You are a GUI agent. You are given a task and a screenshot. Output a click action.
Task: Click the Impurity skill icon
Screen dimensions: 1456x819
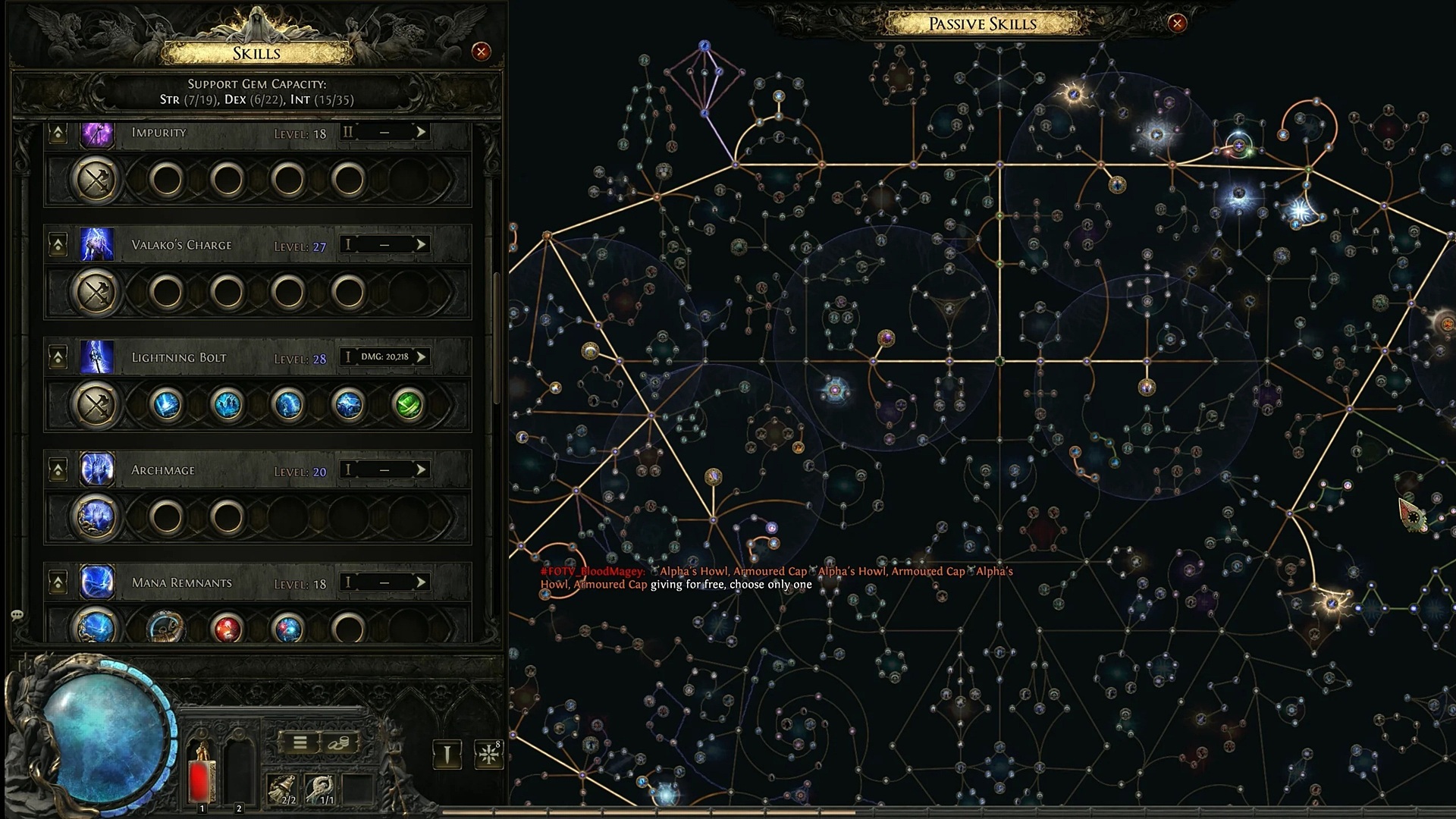pos(97,133)
